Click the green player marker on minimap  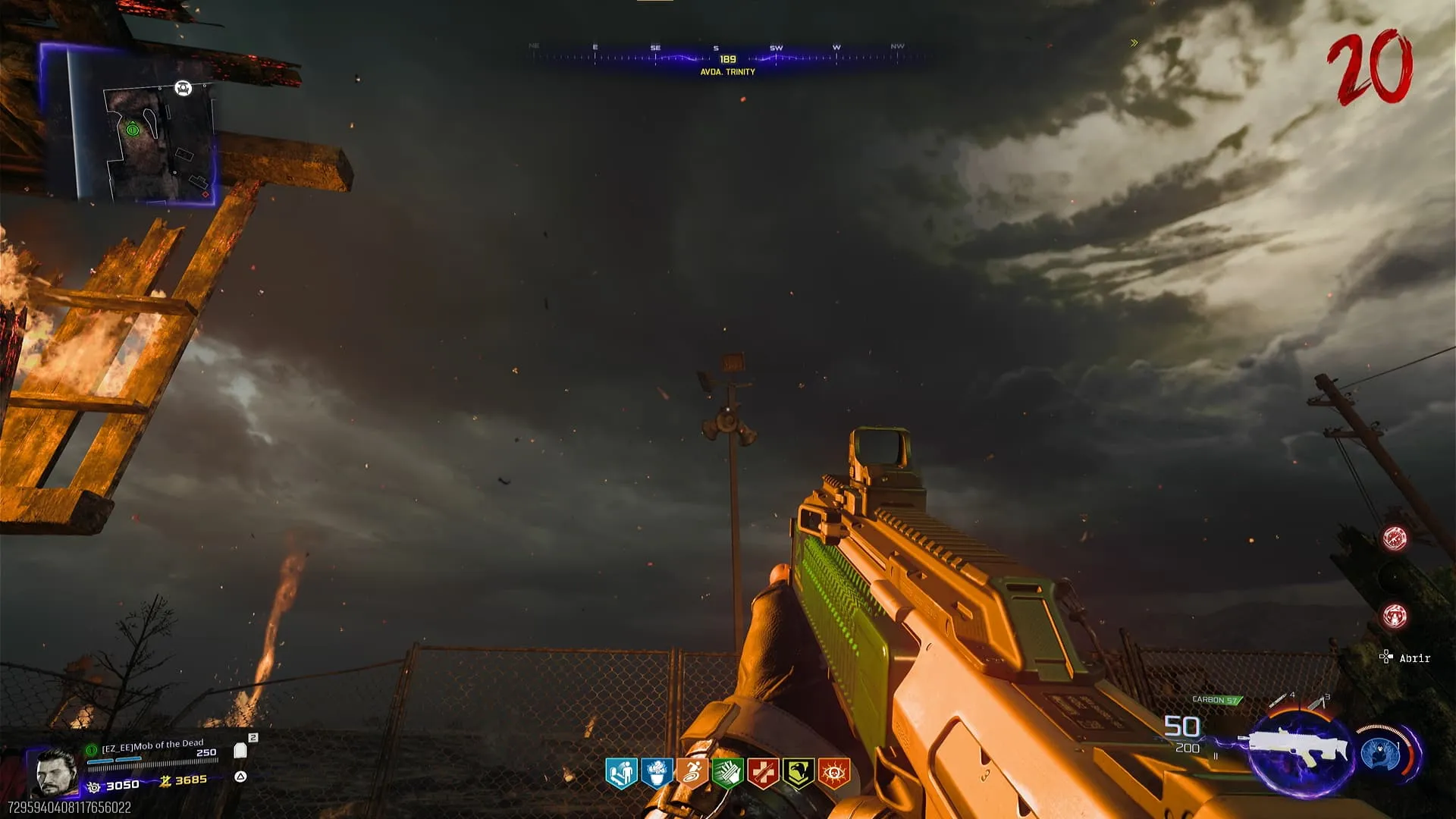[133, 130]
